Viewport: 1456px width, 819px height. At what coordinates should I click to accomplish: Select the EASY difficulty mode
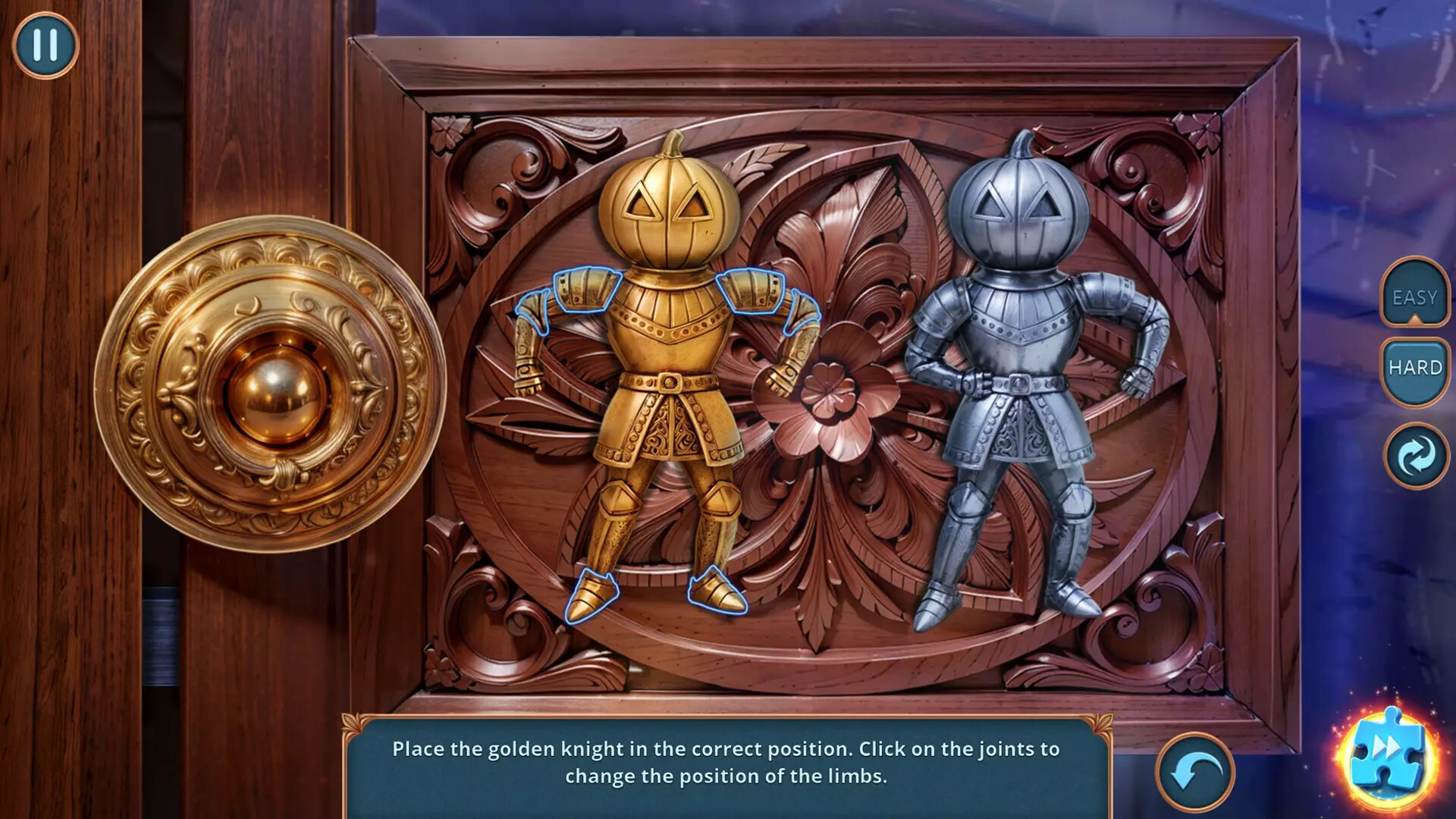coord(1414,297)
